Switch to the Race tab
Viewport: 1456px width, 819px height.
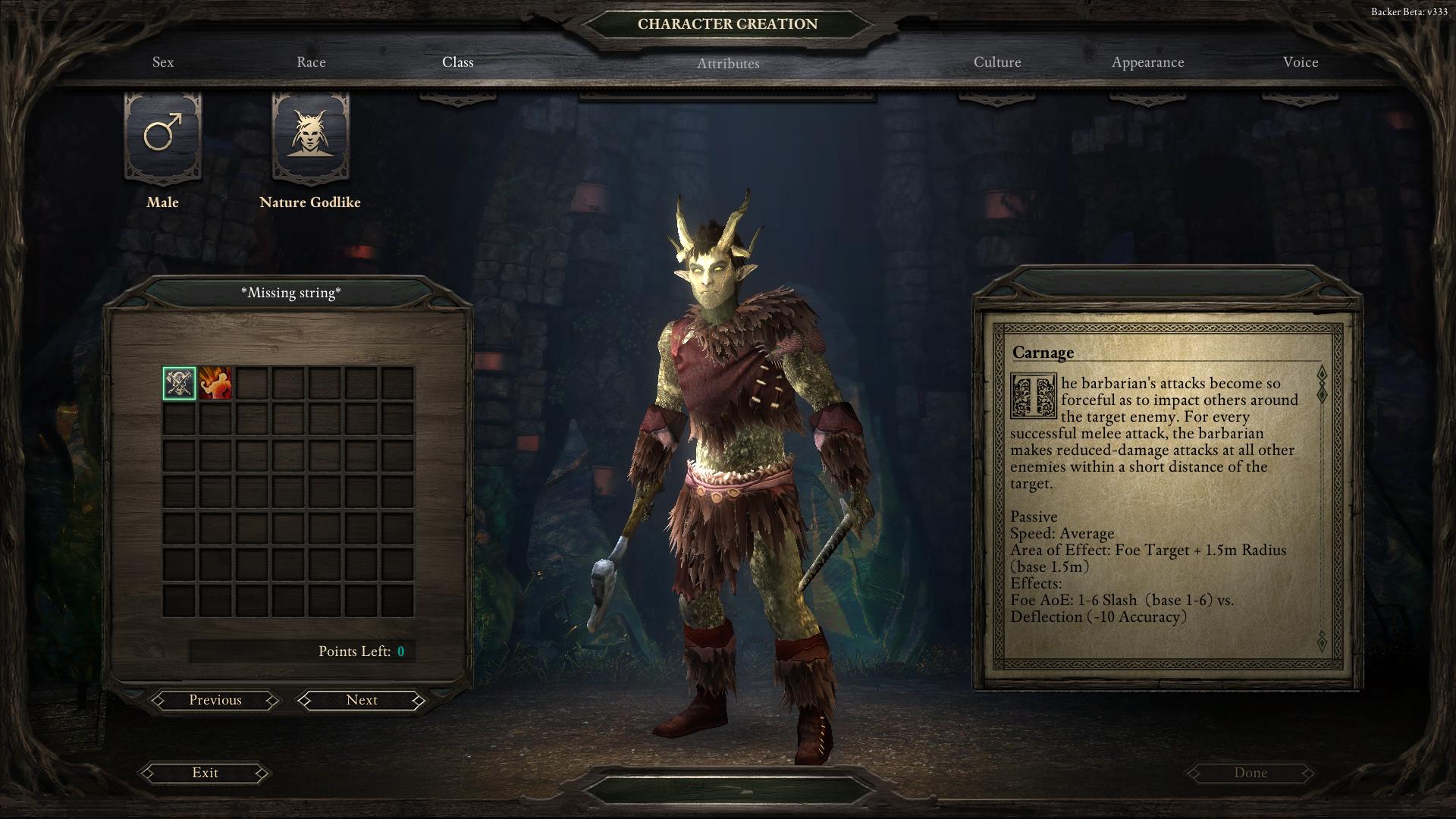(311, 62)
